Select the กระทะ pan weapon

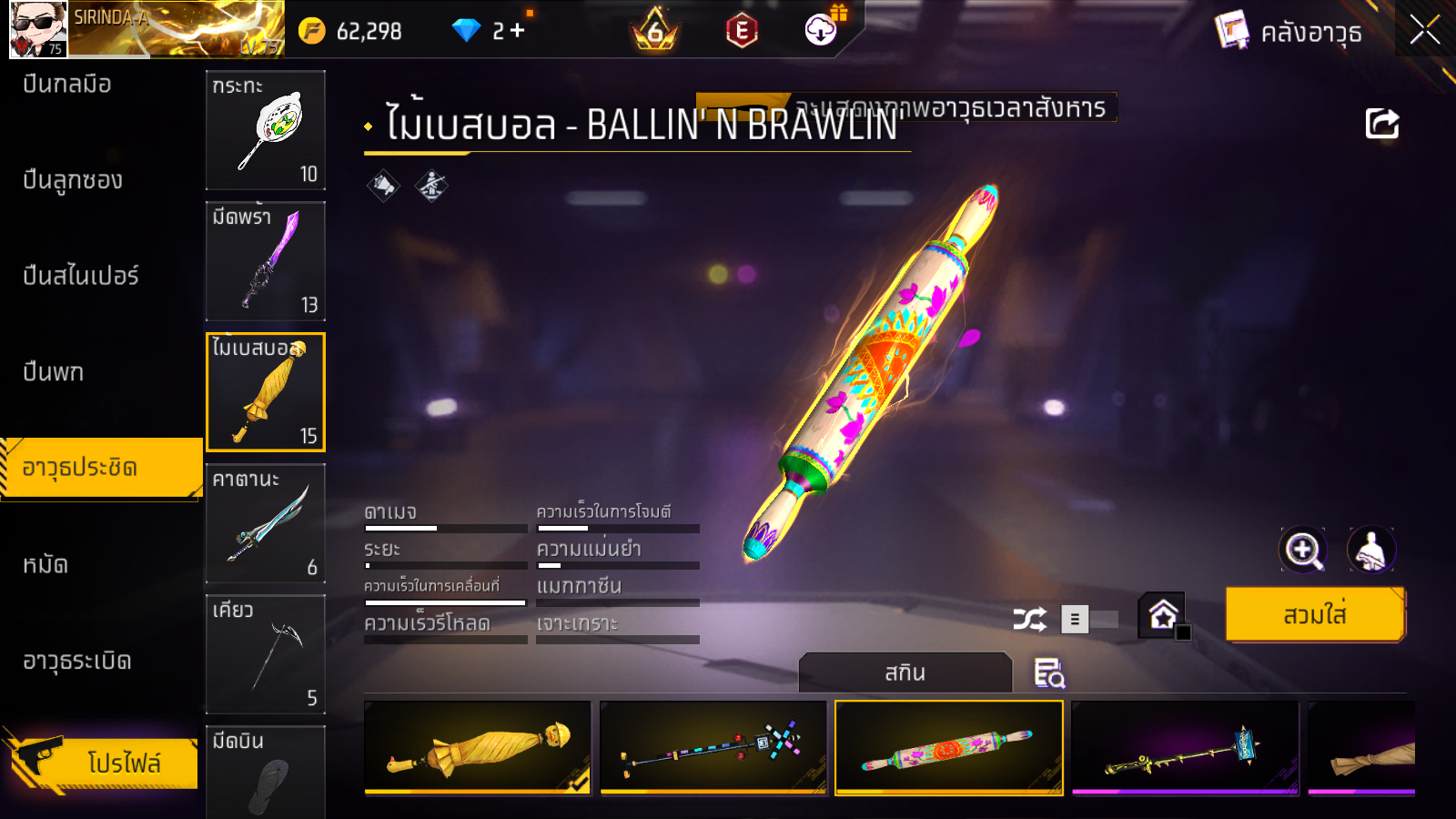266,130
